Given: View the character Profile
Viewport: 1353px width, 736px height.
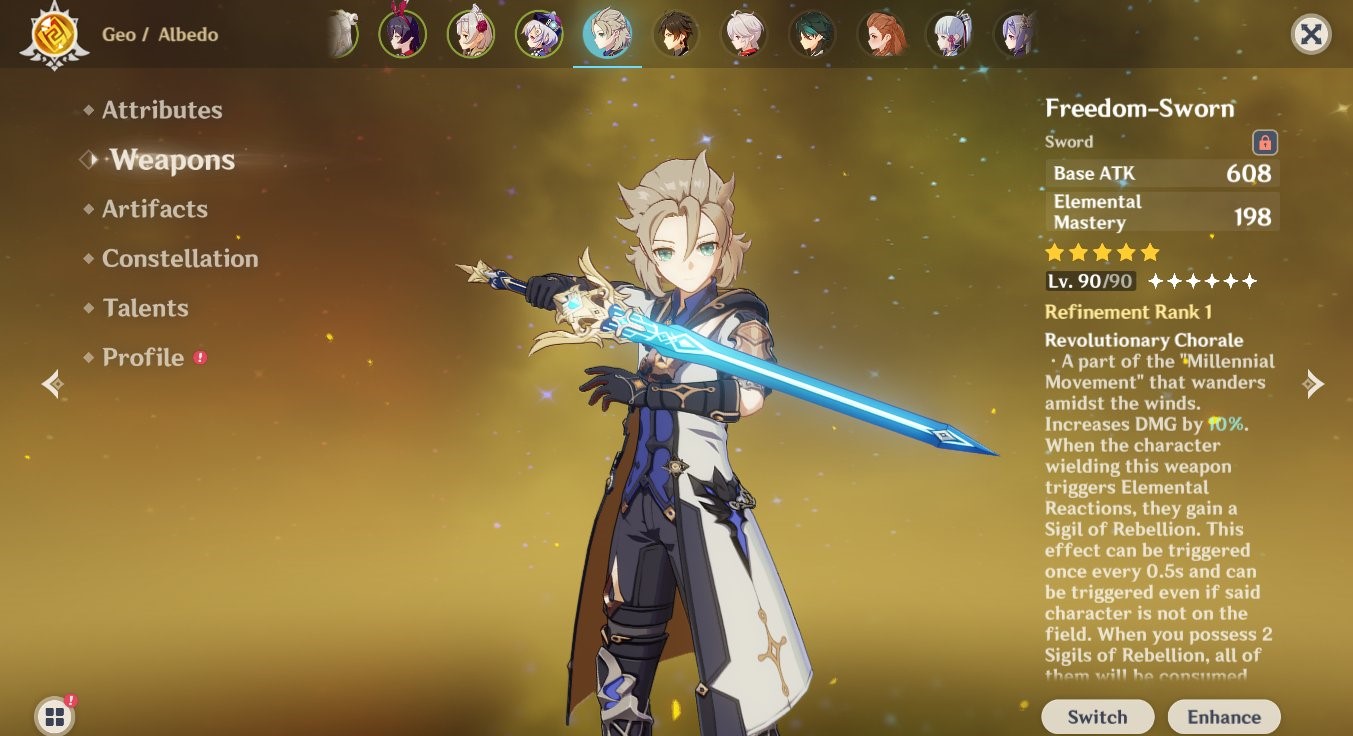Looking at the screenshot, I should 142,358.
